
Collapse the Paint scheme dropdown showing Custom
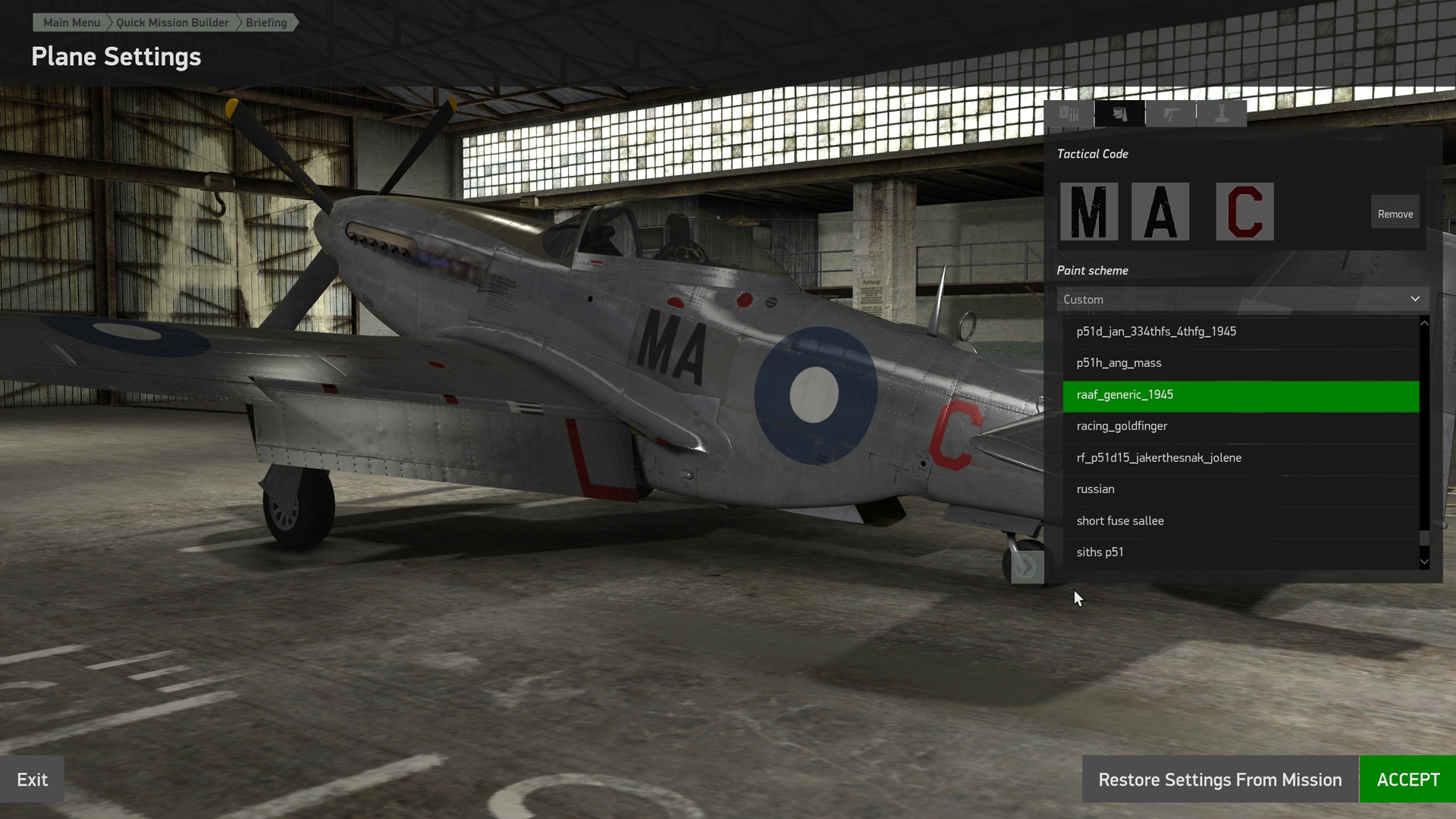1242,300
